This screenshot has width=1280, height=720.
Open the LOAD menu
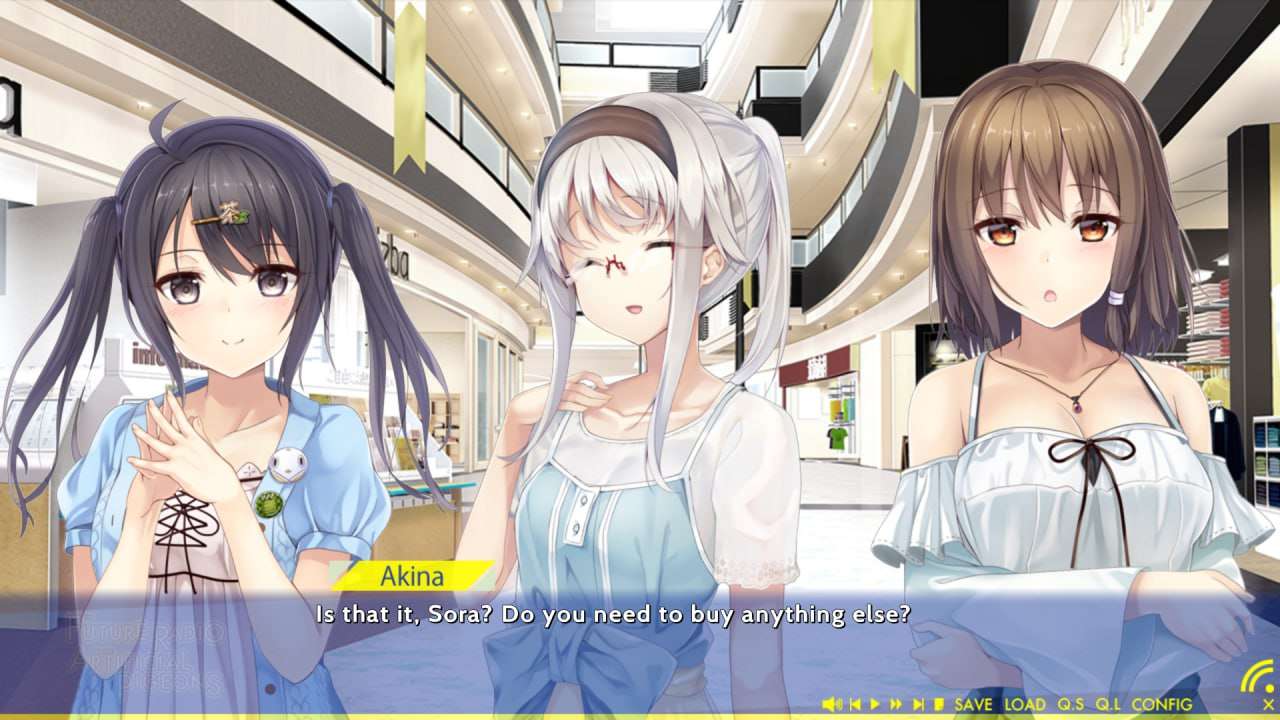tap(1025, 705)
